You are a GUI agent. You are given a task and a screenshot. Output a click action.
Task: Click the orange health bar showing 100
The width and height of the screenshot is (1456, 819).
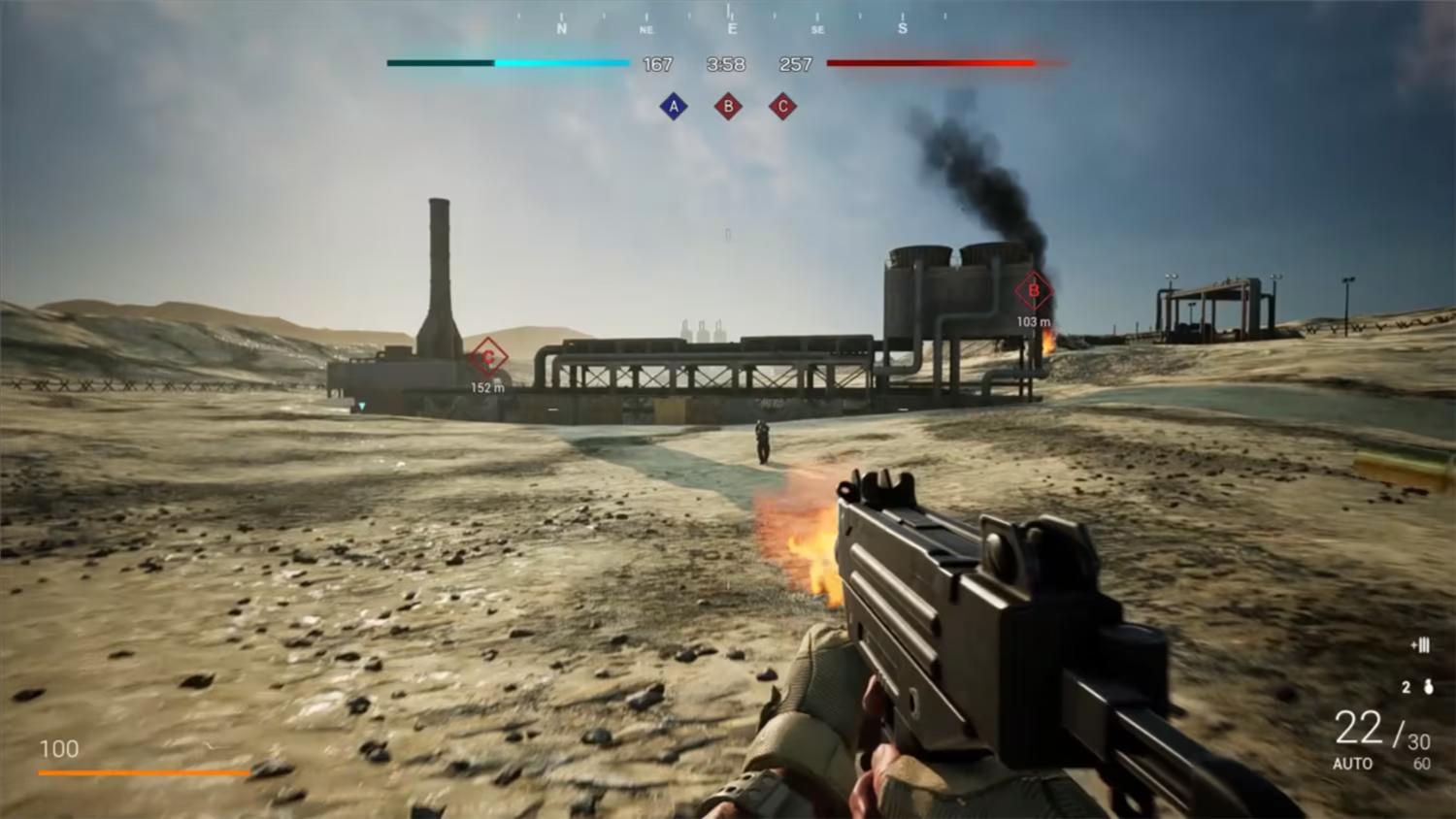146,773
